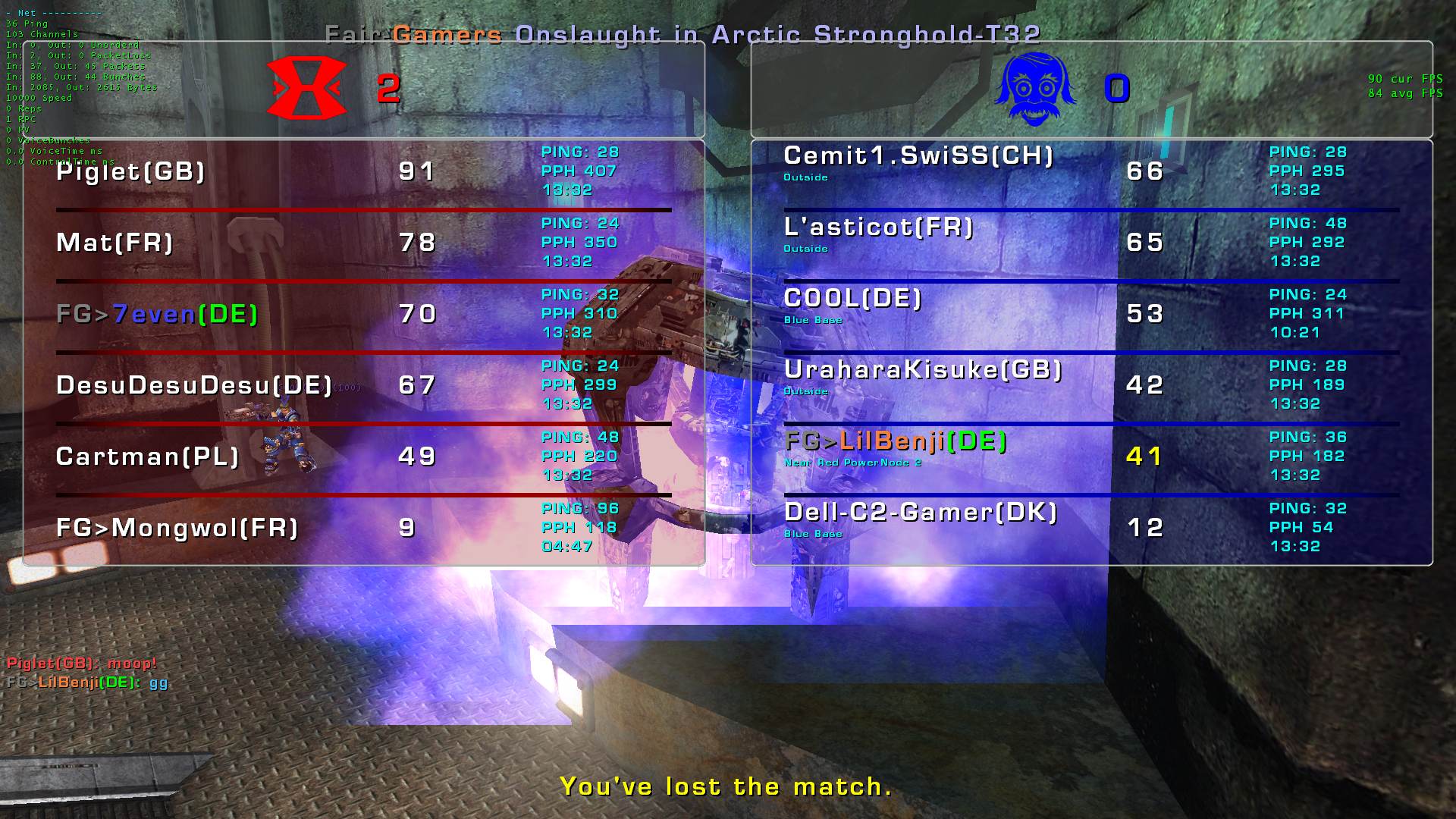Click the L'asticot(FR) player row

coord(878,227)
